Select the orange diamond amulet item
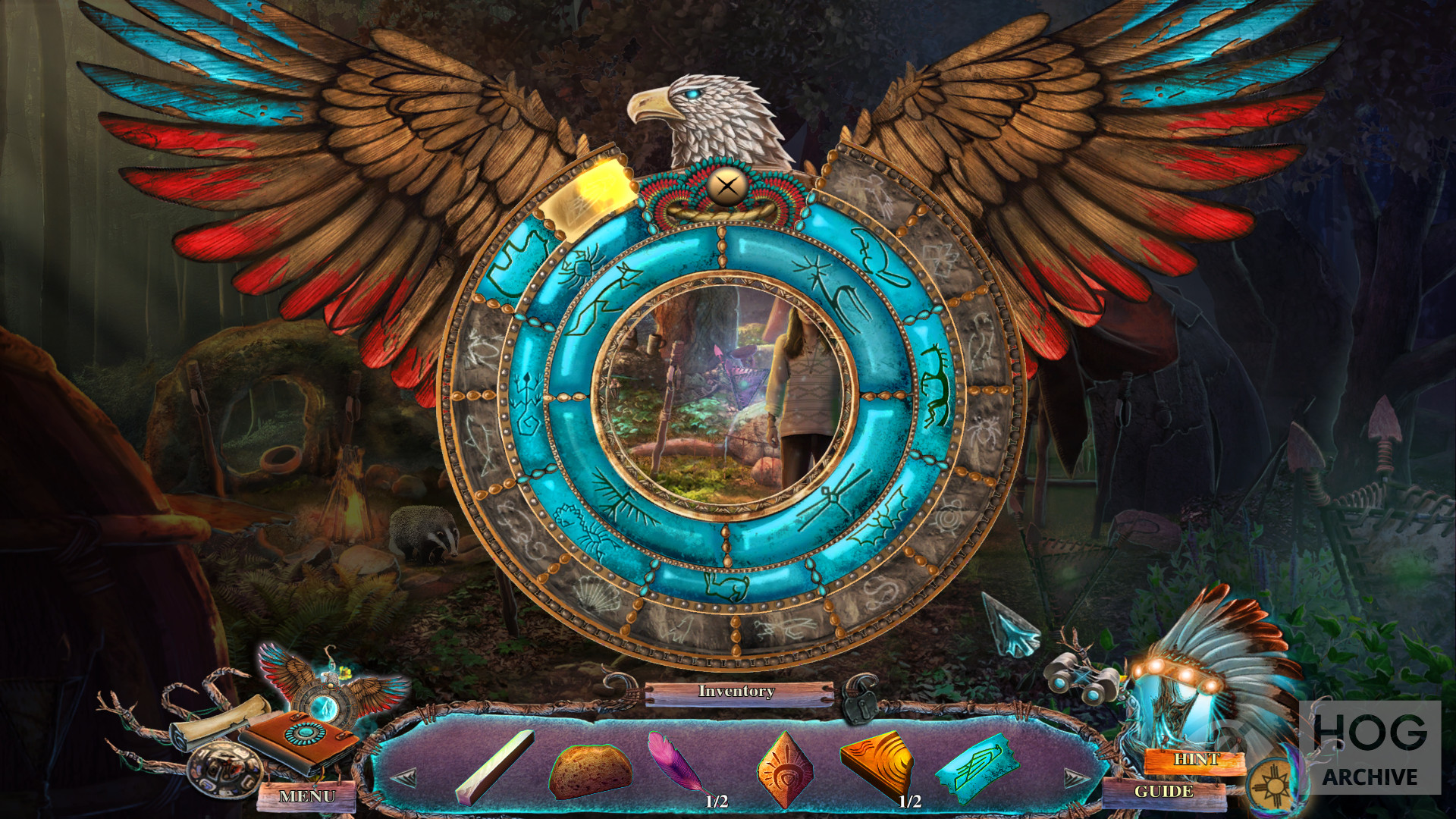 coord(785,769)
